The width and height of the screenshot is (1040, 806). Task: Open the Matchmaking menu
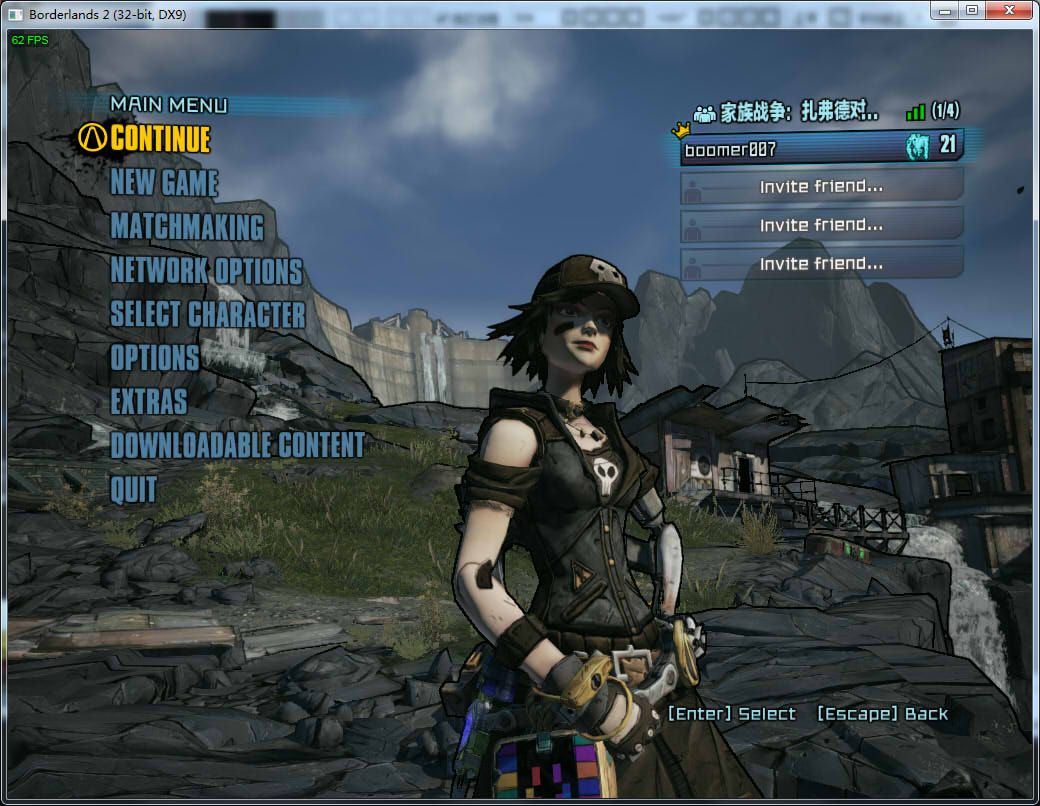[x=187, y=227]
